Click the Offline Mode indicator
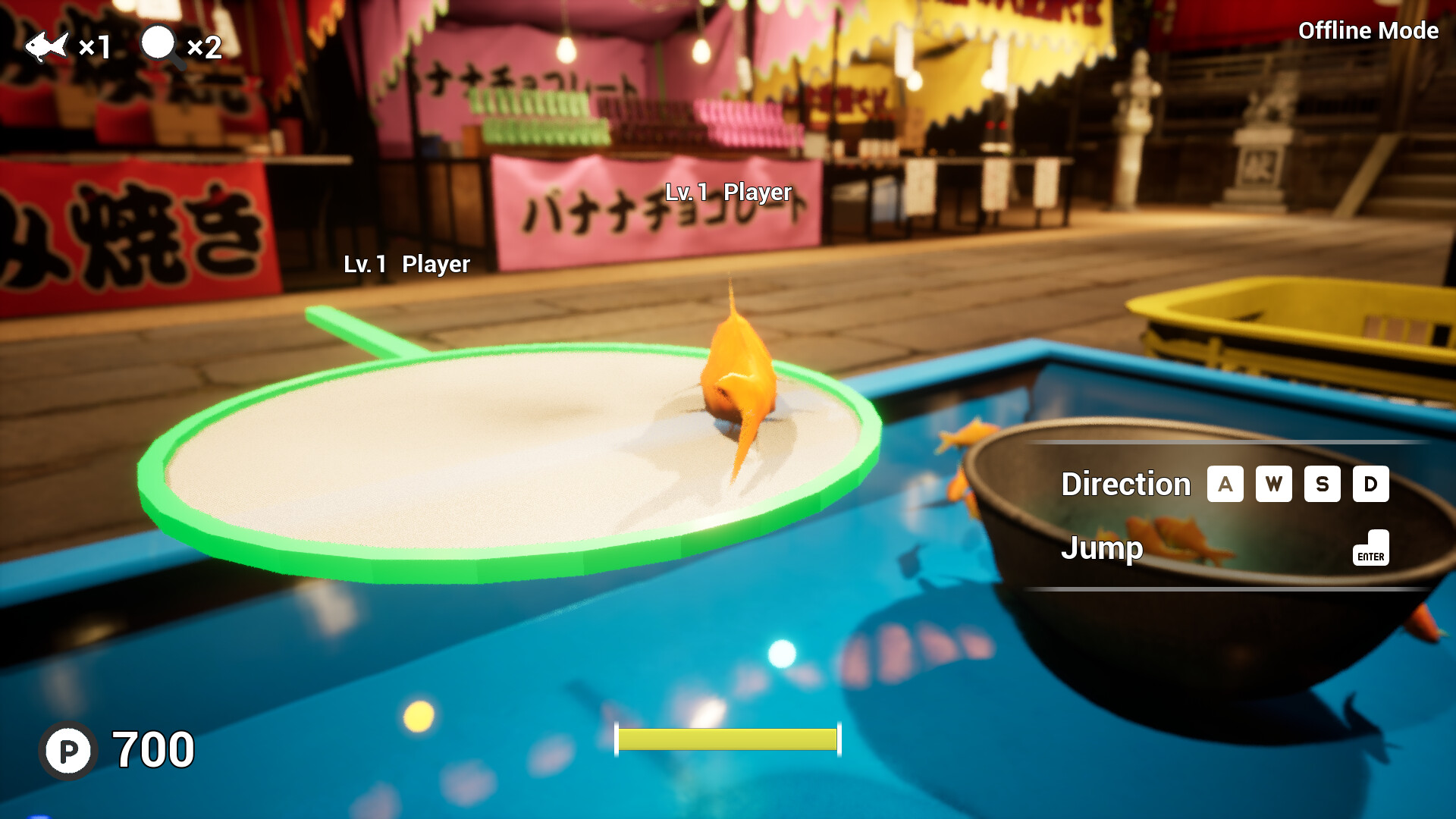The image size is (1456, 819). click(x=1367, y=32)
